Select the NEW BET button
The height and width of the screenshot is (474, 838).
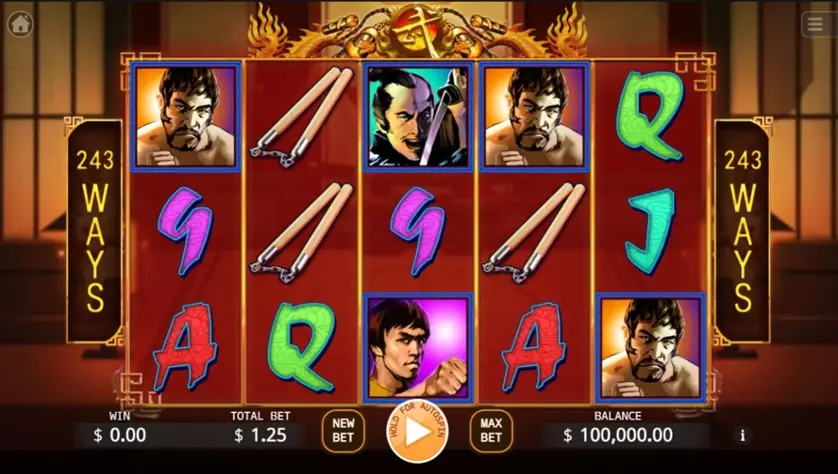[x=342, y=431]
